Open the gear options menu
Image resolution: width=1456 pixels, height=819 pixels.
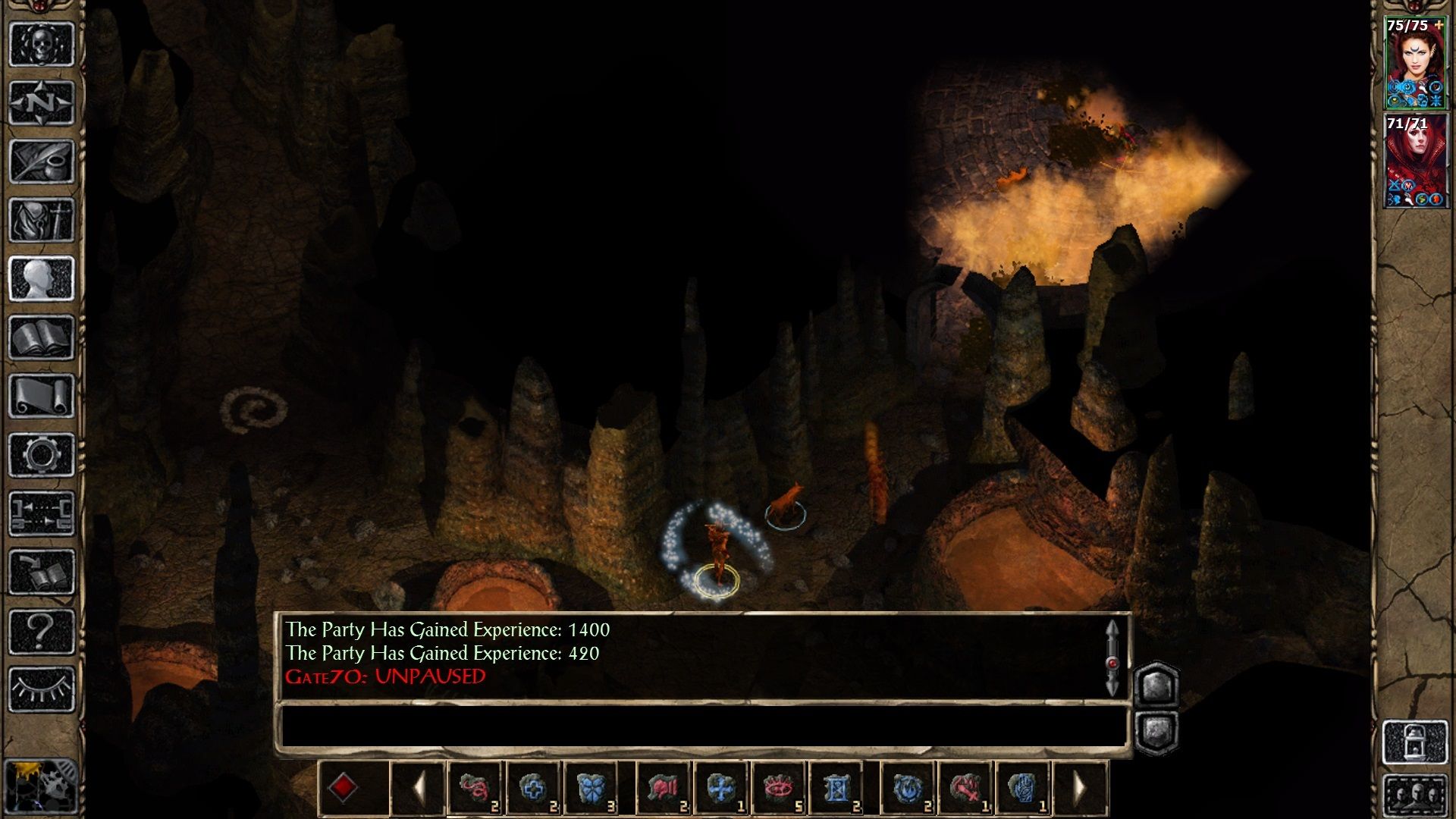(42, 455)
